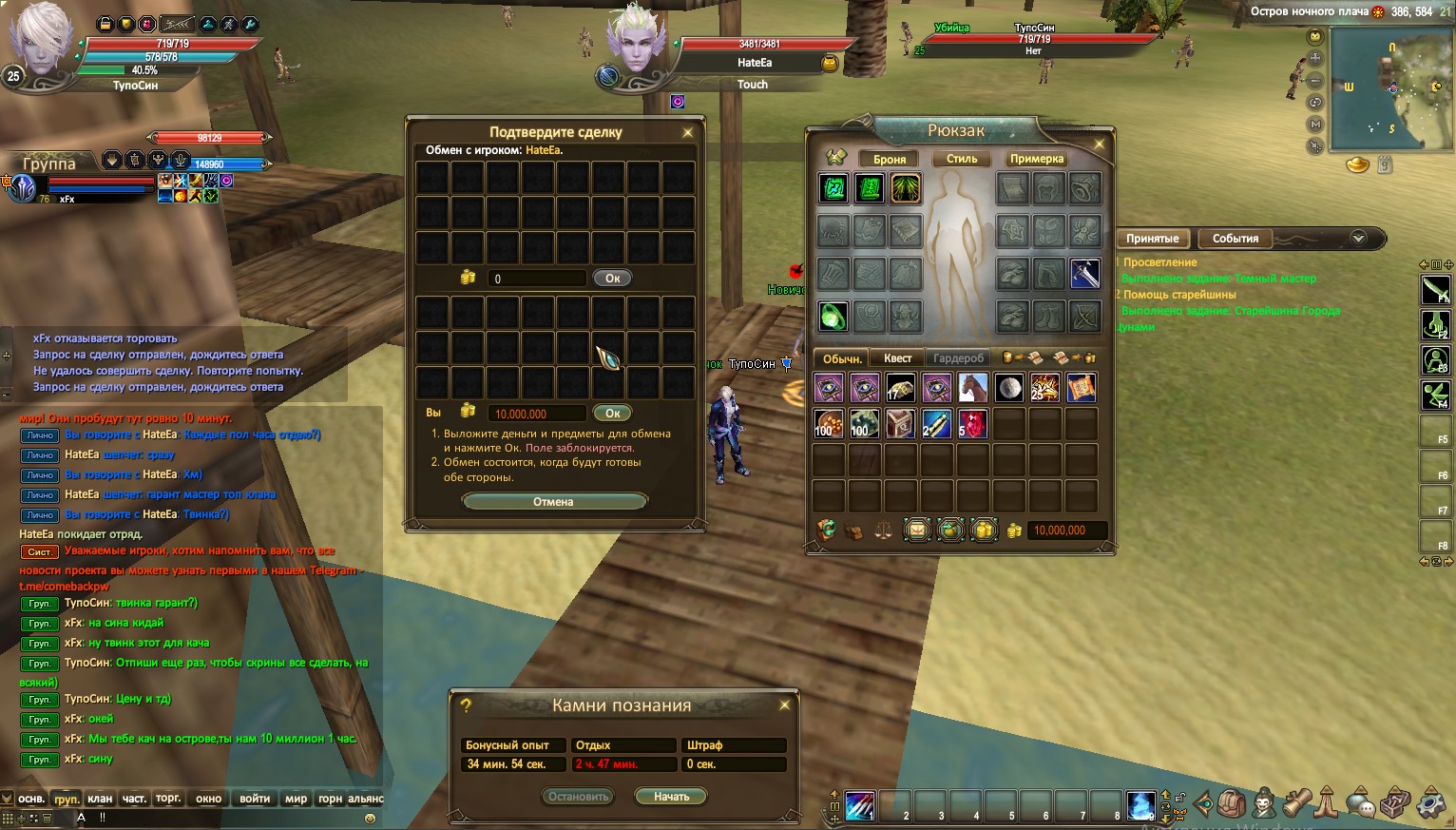The image size is (1456, 830).
Task: Close the Камни познания panel
Action: click(784, 705)
